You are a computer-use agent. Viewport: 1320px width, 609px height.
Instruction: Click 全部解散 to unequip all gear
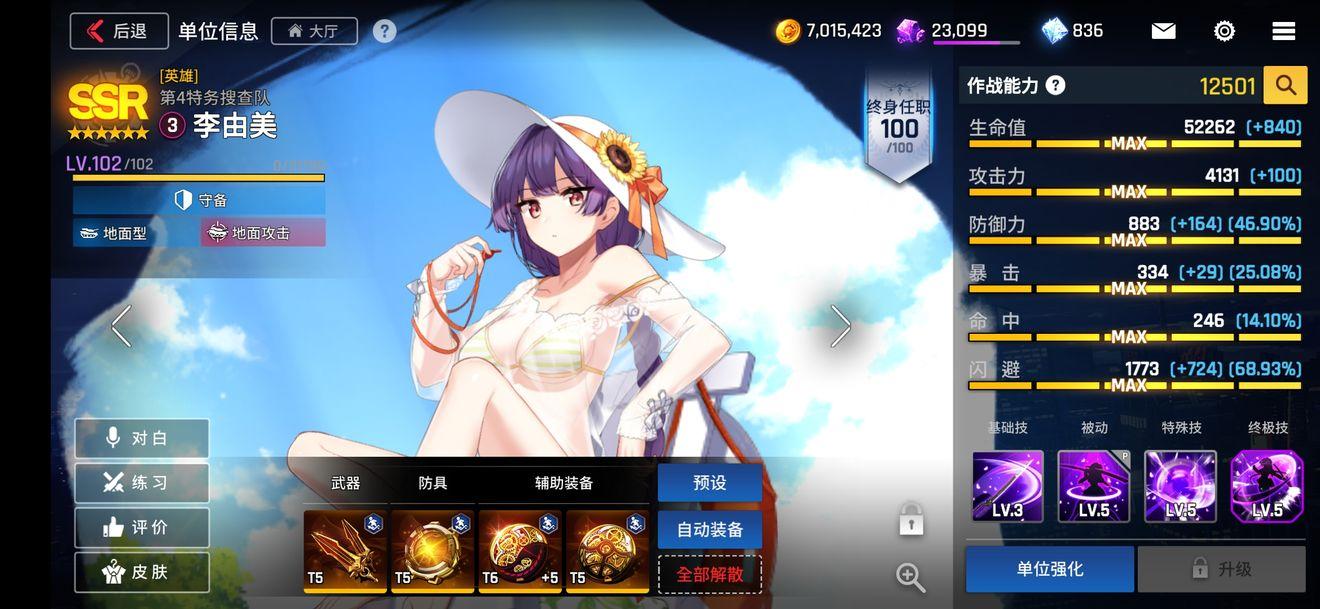[x=709, y=574]
